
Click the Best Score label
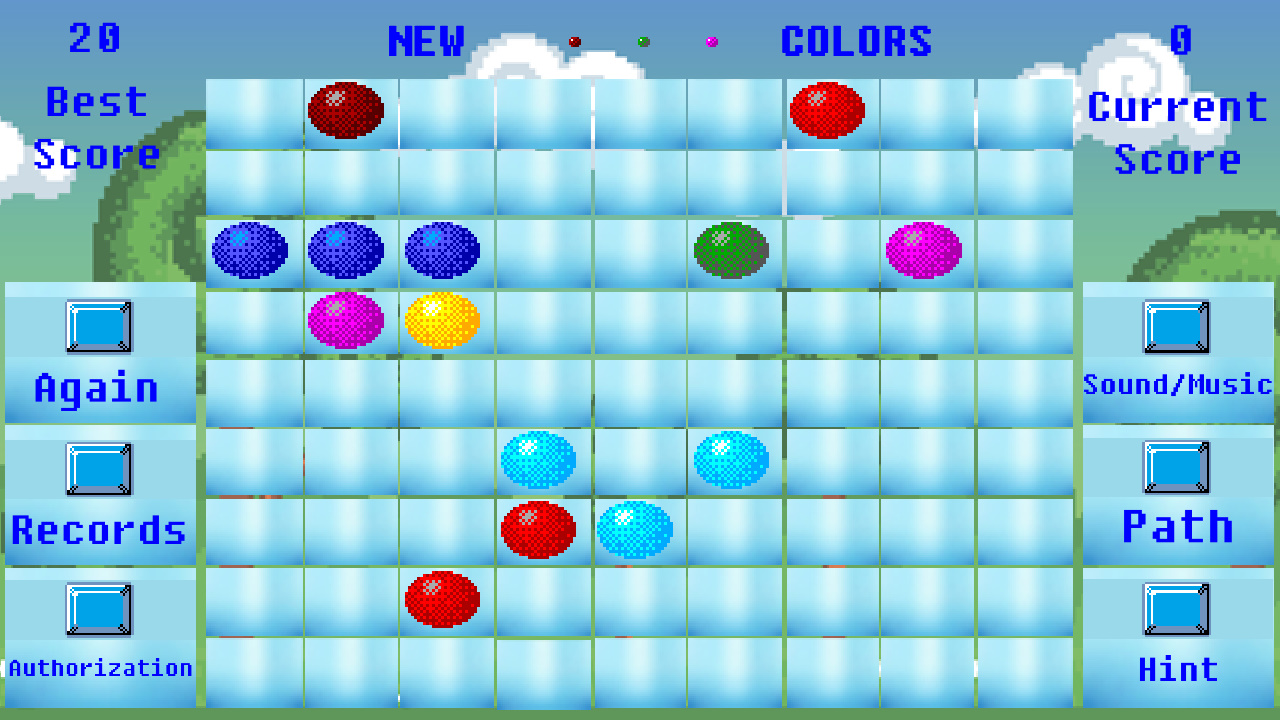(97, 128)
